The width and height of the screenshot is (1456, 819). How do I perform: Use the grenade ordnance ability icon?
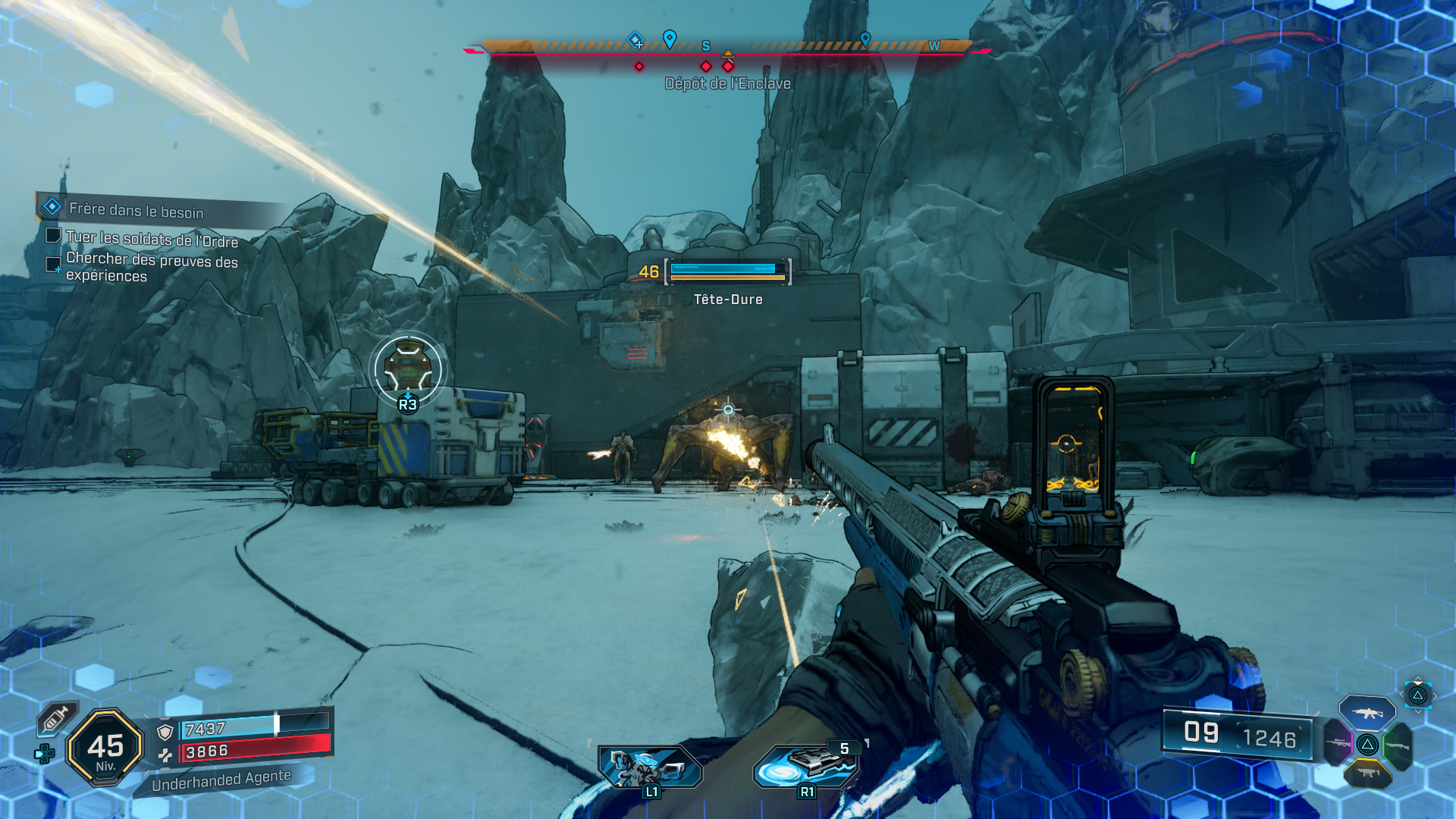808,765
